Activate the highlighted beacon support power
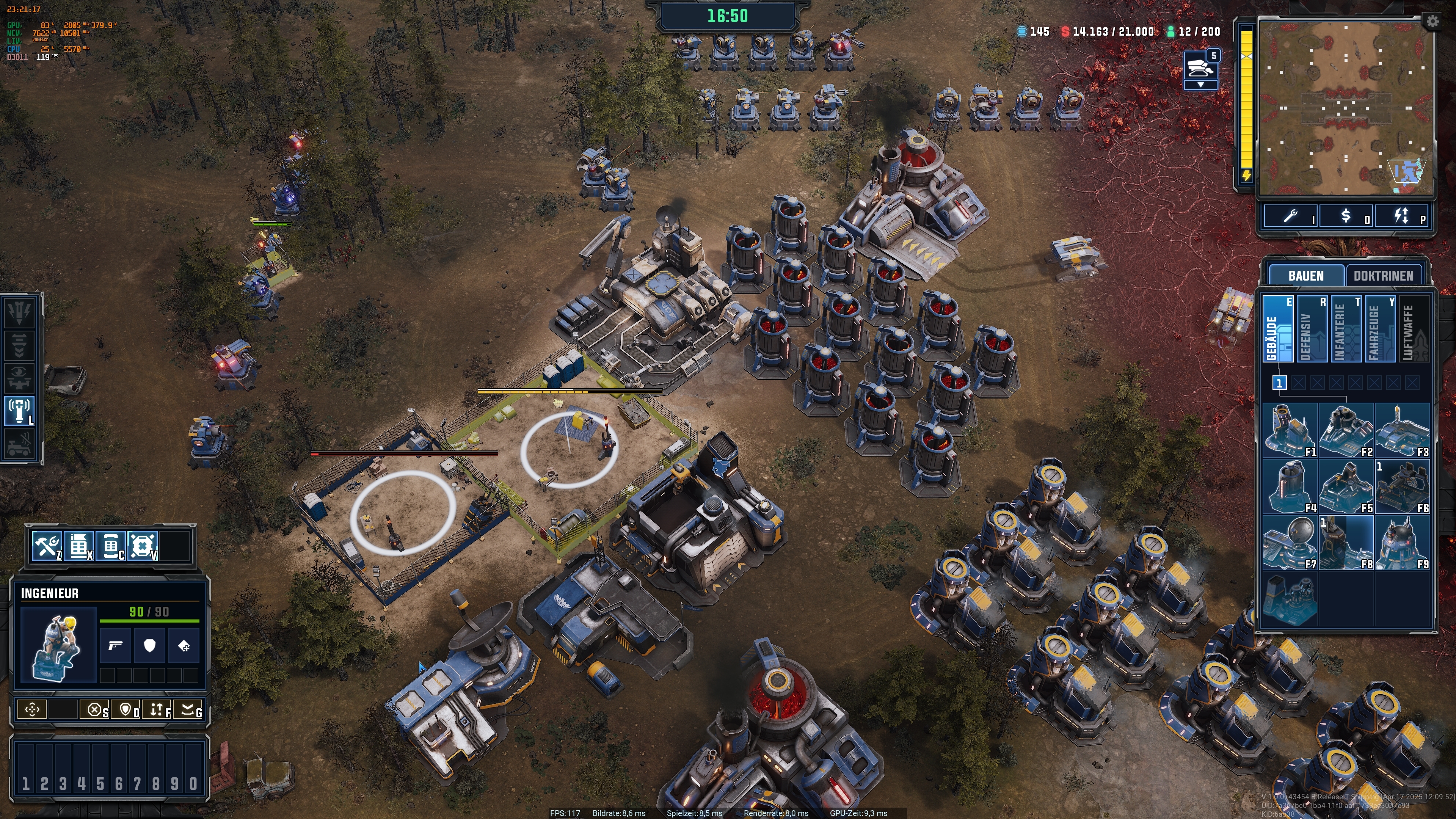This screenshot has height=819, width=1456. (x=20, y=410)
